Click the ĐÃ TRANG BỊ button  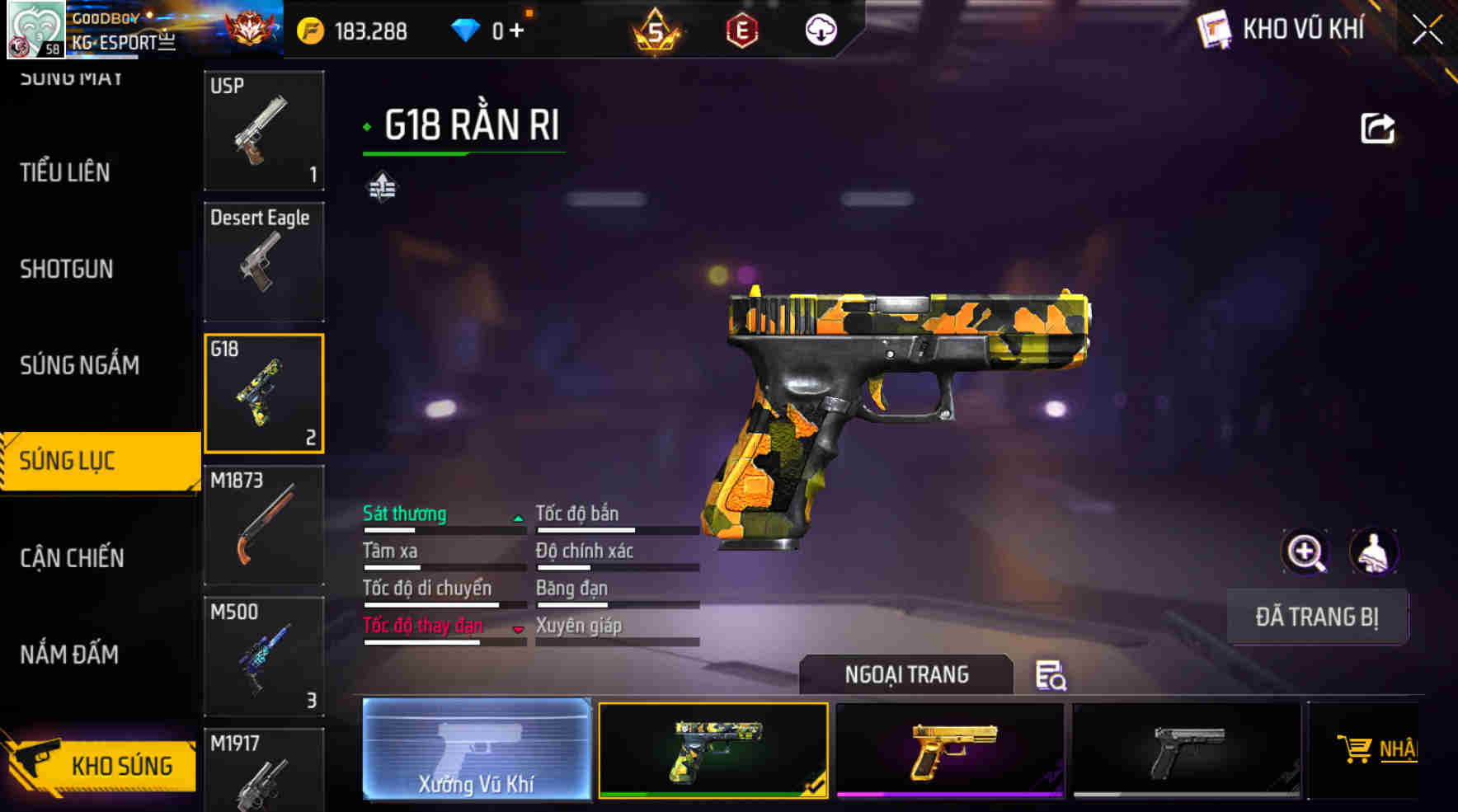1317,617
